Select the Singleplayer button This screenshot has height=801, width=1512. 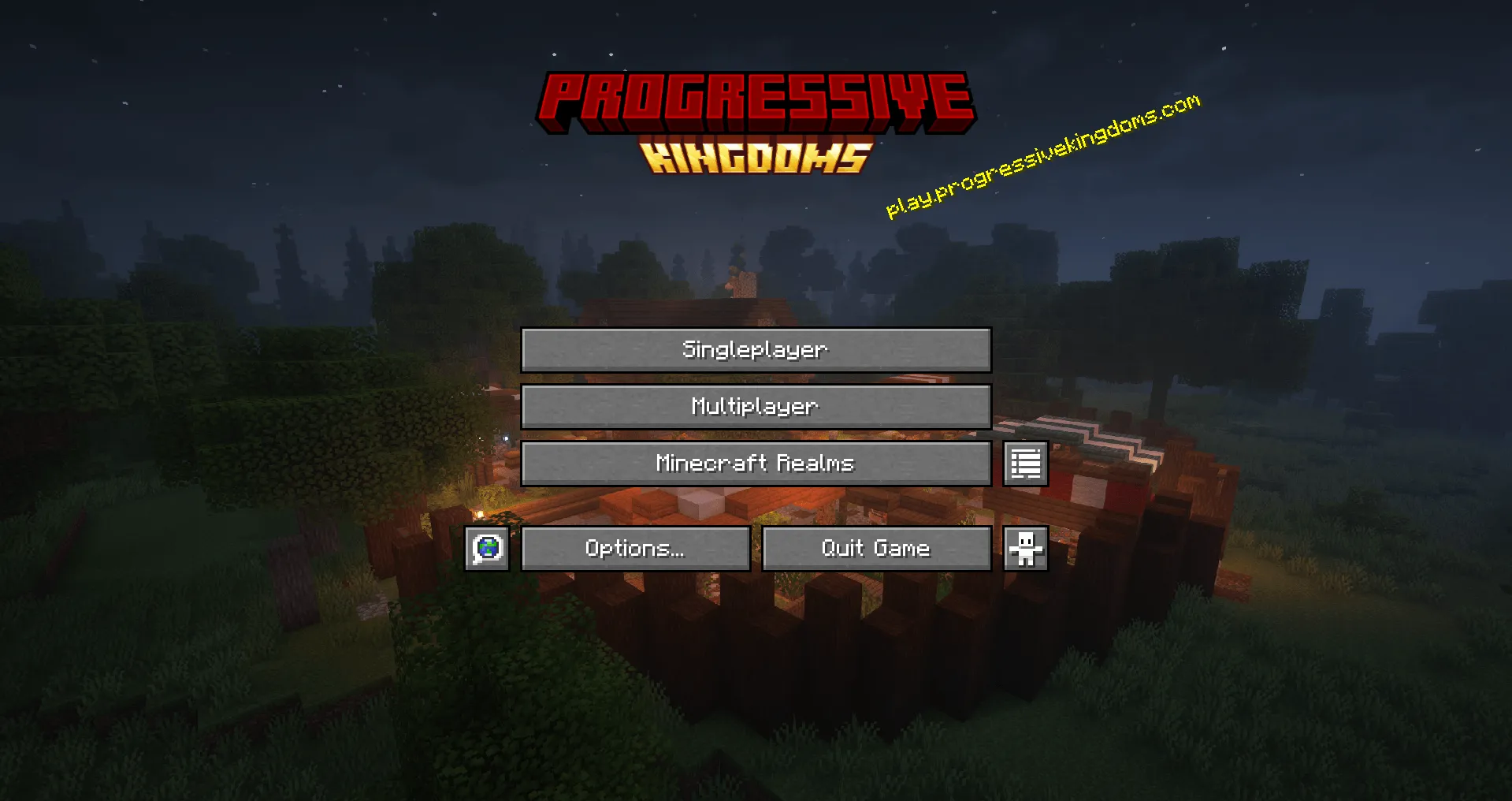754,350
